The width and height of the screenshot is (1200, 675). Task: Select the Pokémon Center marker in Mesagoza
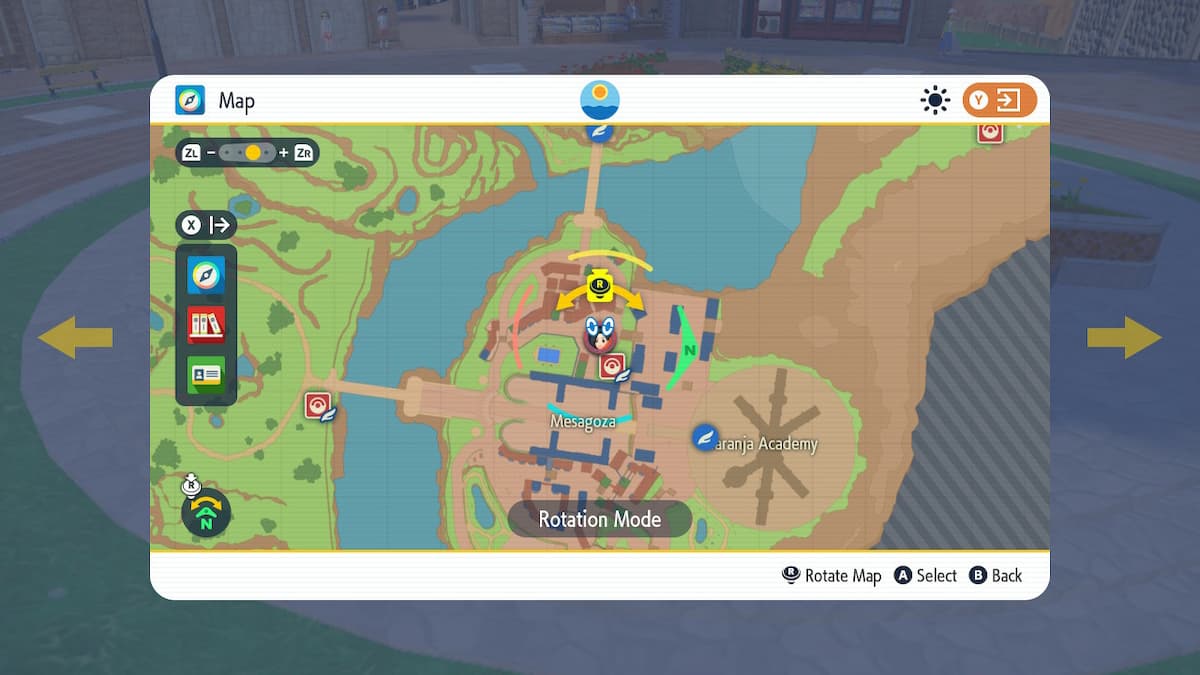(612, 367)
